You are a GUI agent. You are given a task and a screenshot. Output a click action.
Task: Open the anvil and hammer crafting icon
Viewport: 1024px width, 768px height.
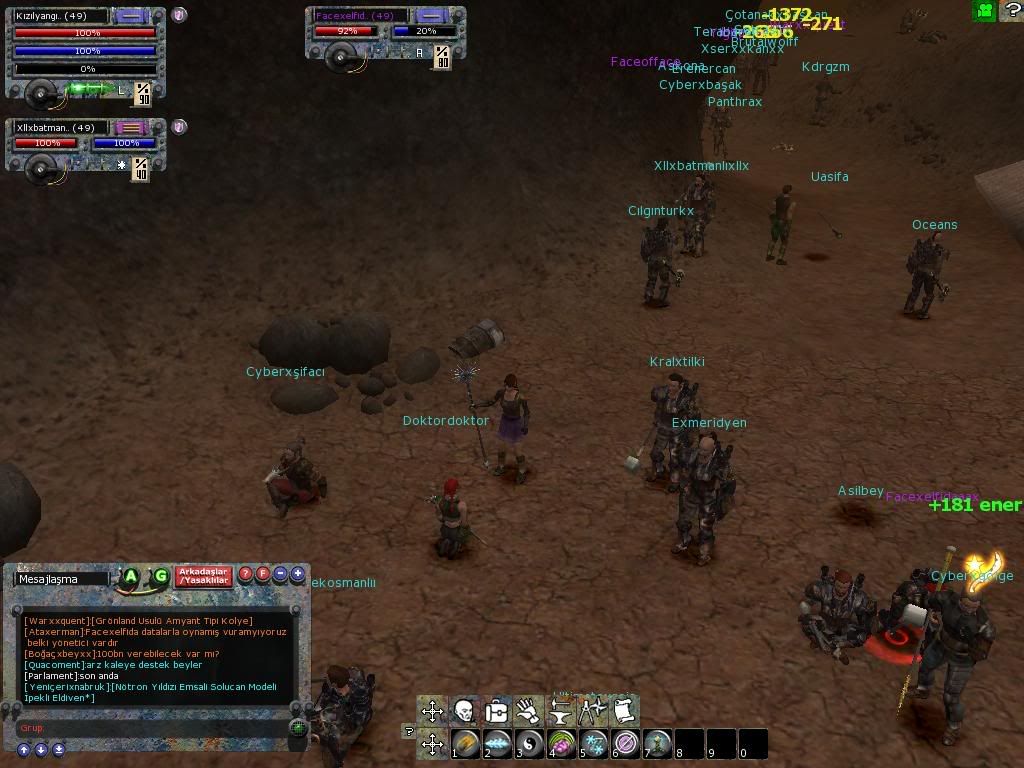click(x=560, y=711)
